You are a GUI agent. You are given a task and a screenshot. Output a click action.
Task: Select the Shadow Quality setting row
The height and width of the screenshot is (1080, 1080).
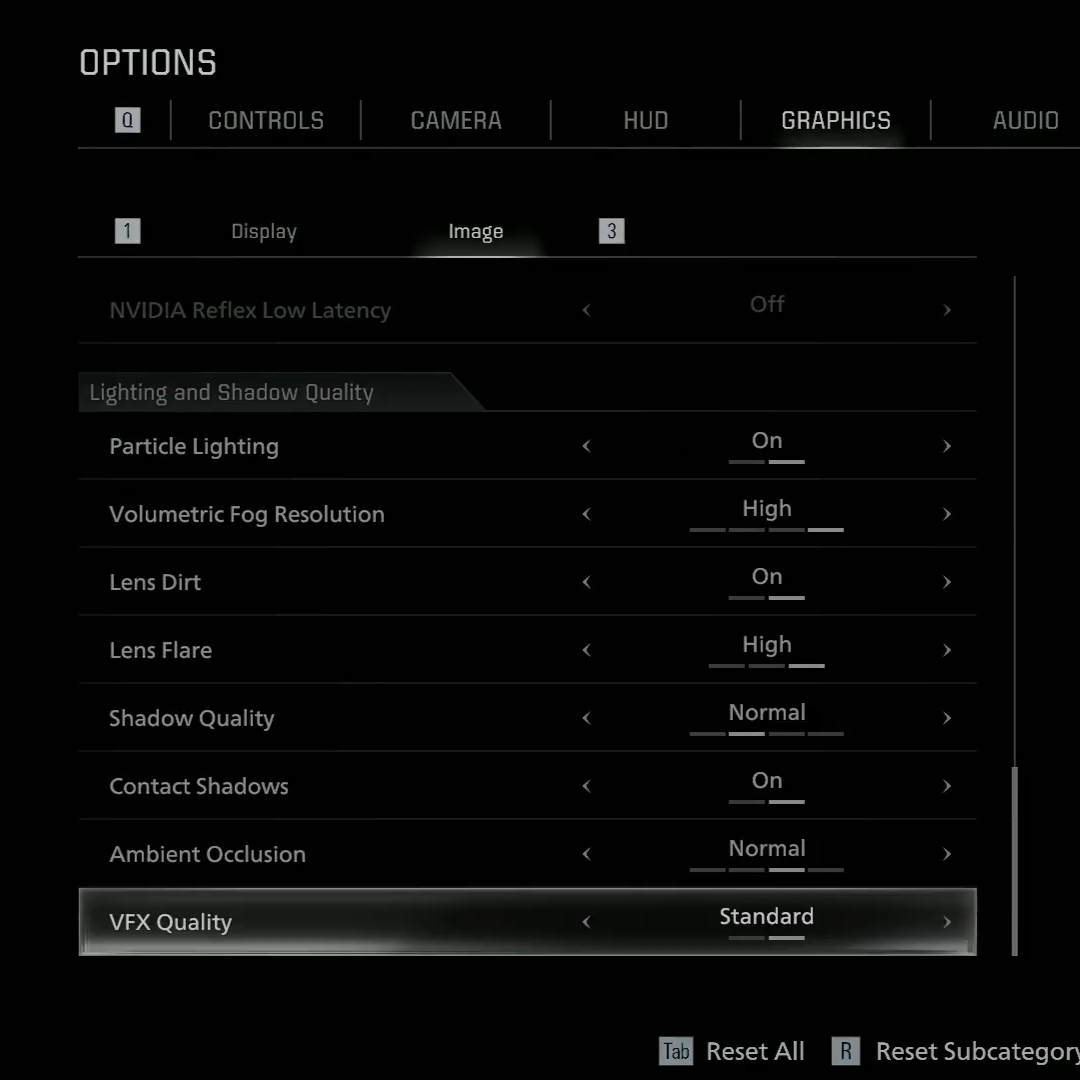pyautogui.click(x=300, y=718)
